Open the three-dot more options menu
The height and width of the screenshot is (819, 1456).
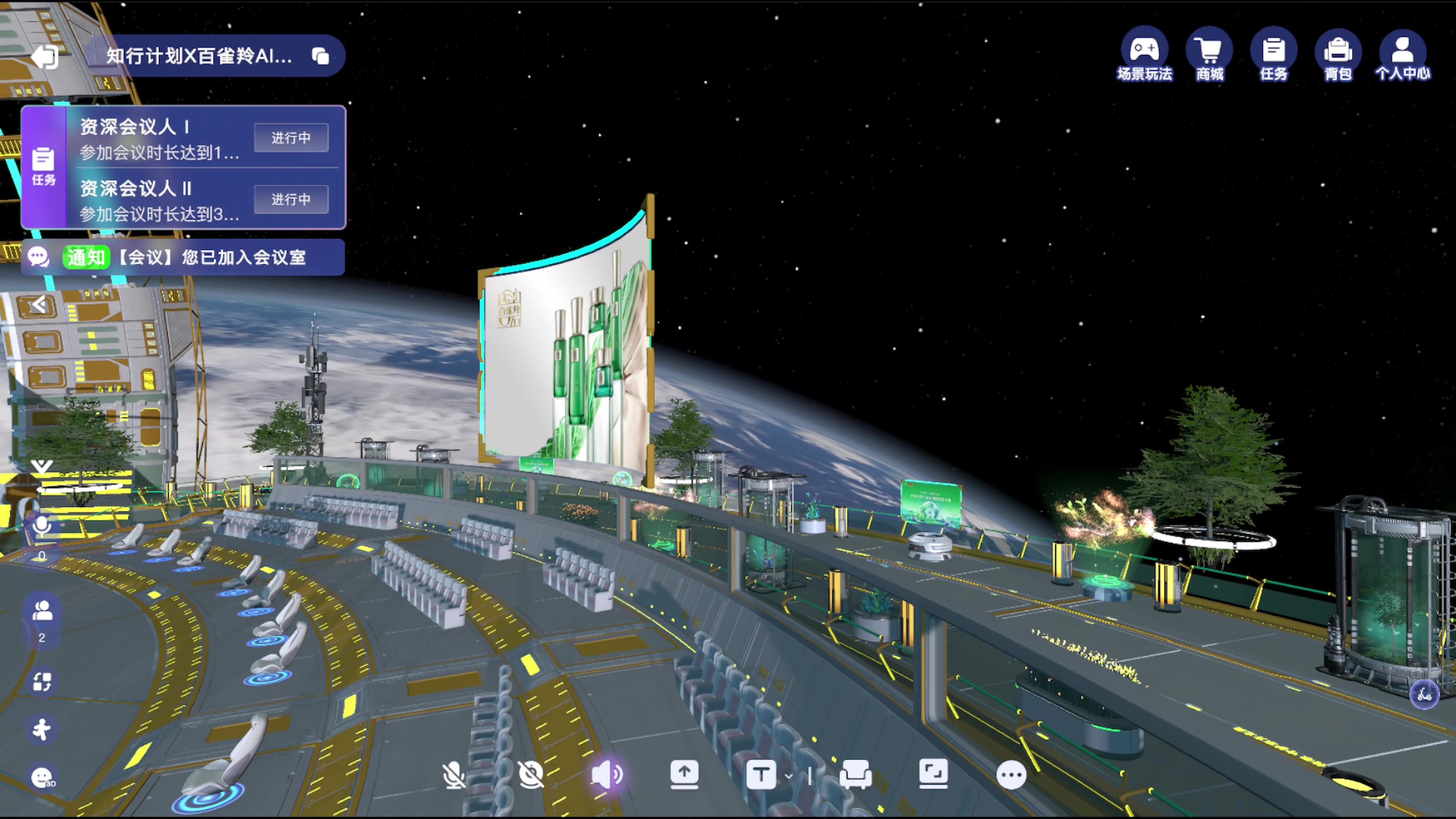pos(1011,775)
